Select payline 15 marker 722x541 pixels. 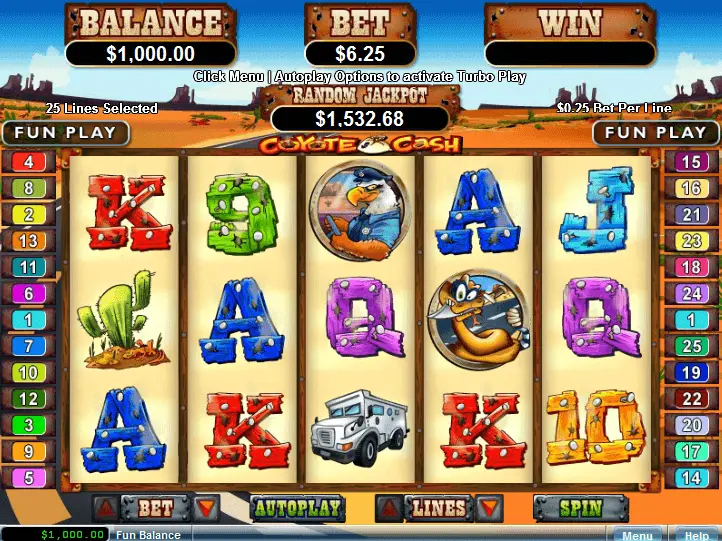(692, 162)
